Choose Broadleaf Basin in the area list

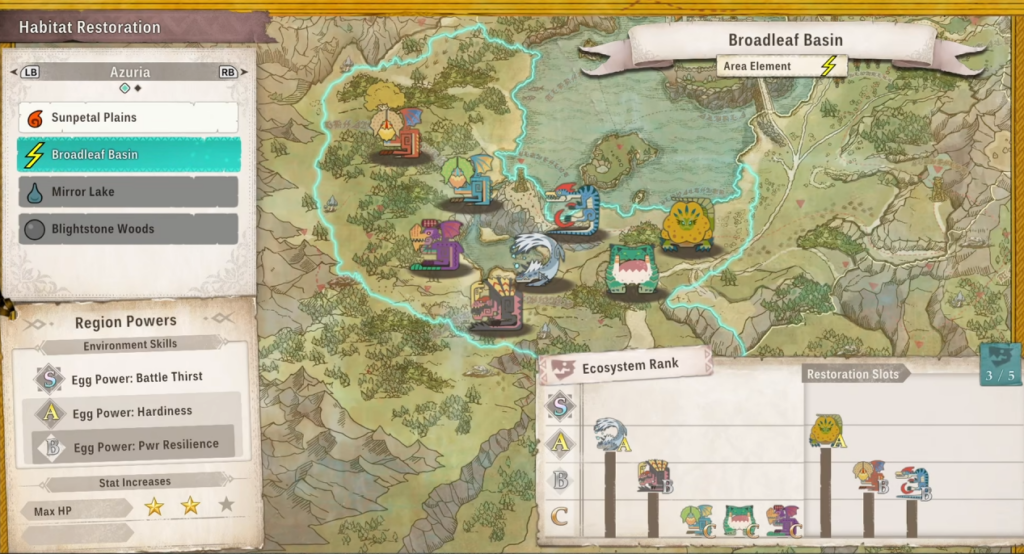pos(128,155)
